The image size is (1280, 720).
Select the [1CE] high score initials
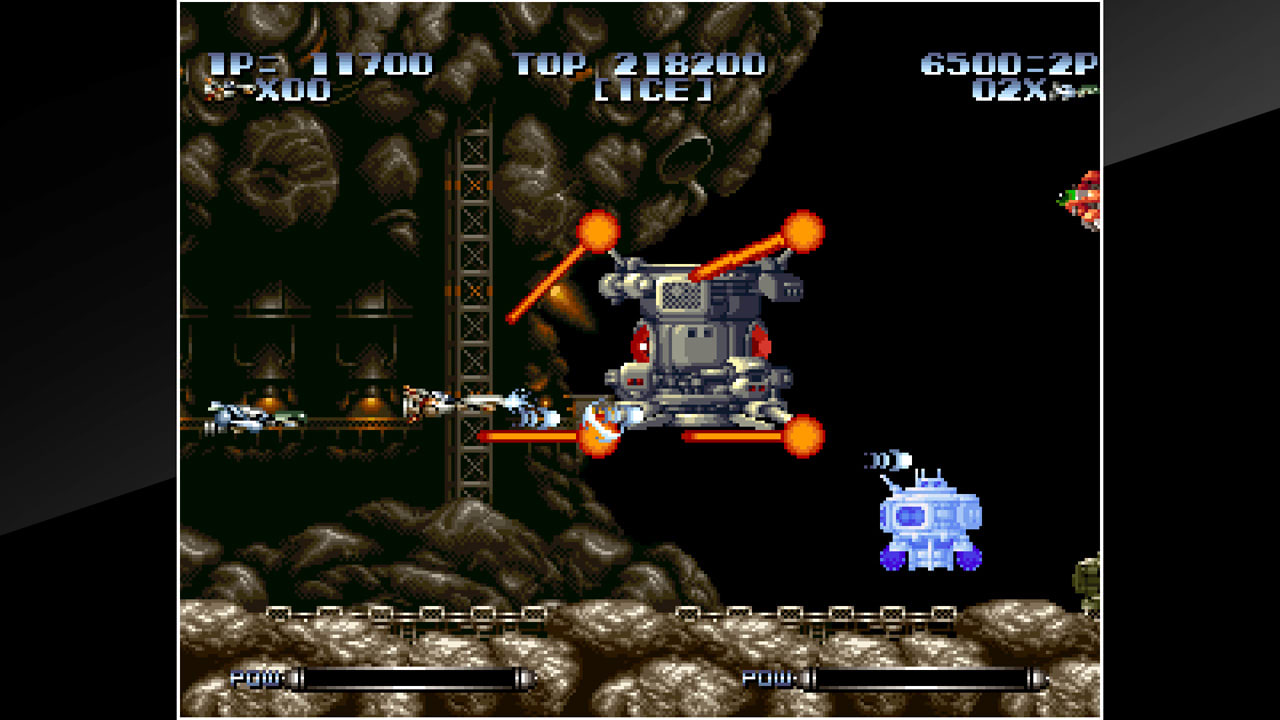coord(655,90)
